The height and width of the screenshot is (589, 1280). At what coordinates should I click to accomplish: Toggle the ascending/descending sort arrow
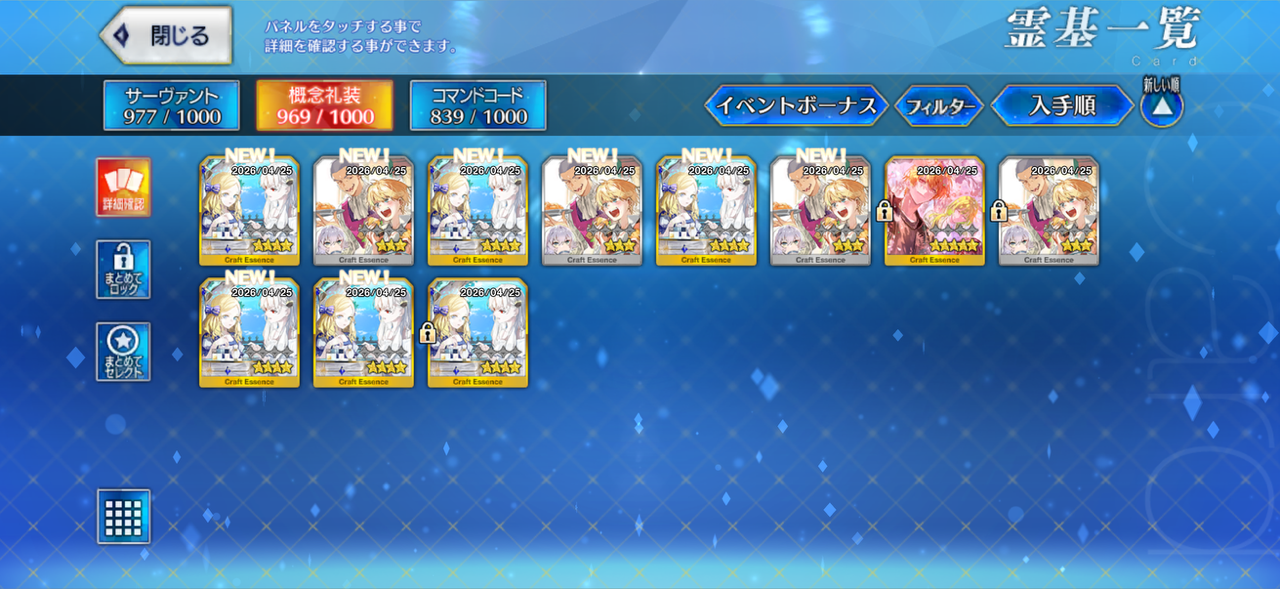point(1161,107)
